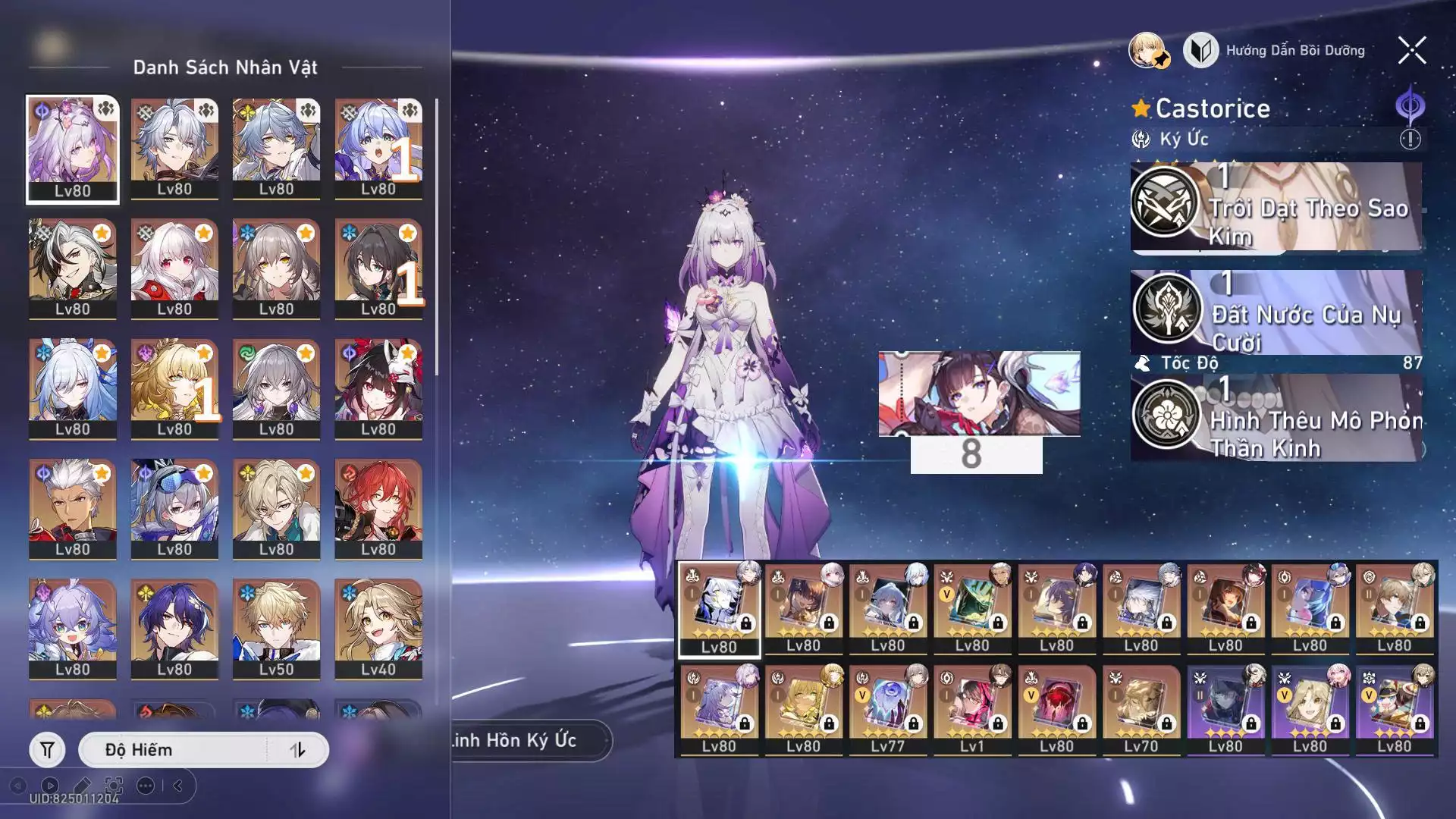
Task: Pick the Lv70 light cone slot
Action: coord(1141,710)
